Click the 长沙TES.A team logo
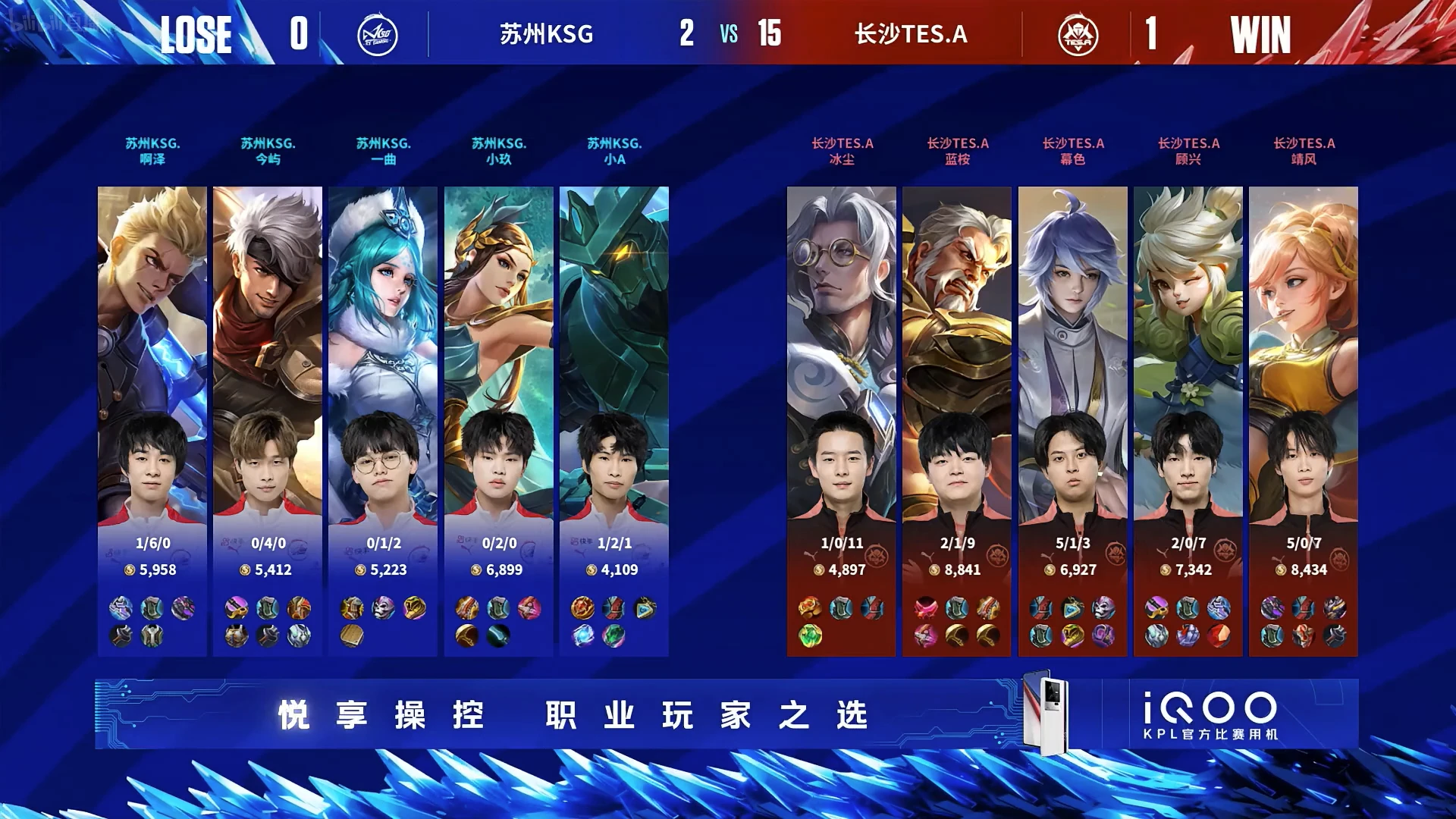Viewport: 1456px width, 819px height. point(1078,35)
